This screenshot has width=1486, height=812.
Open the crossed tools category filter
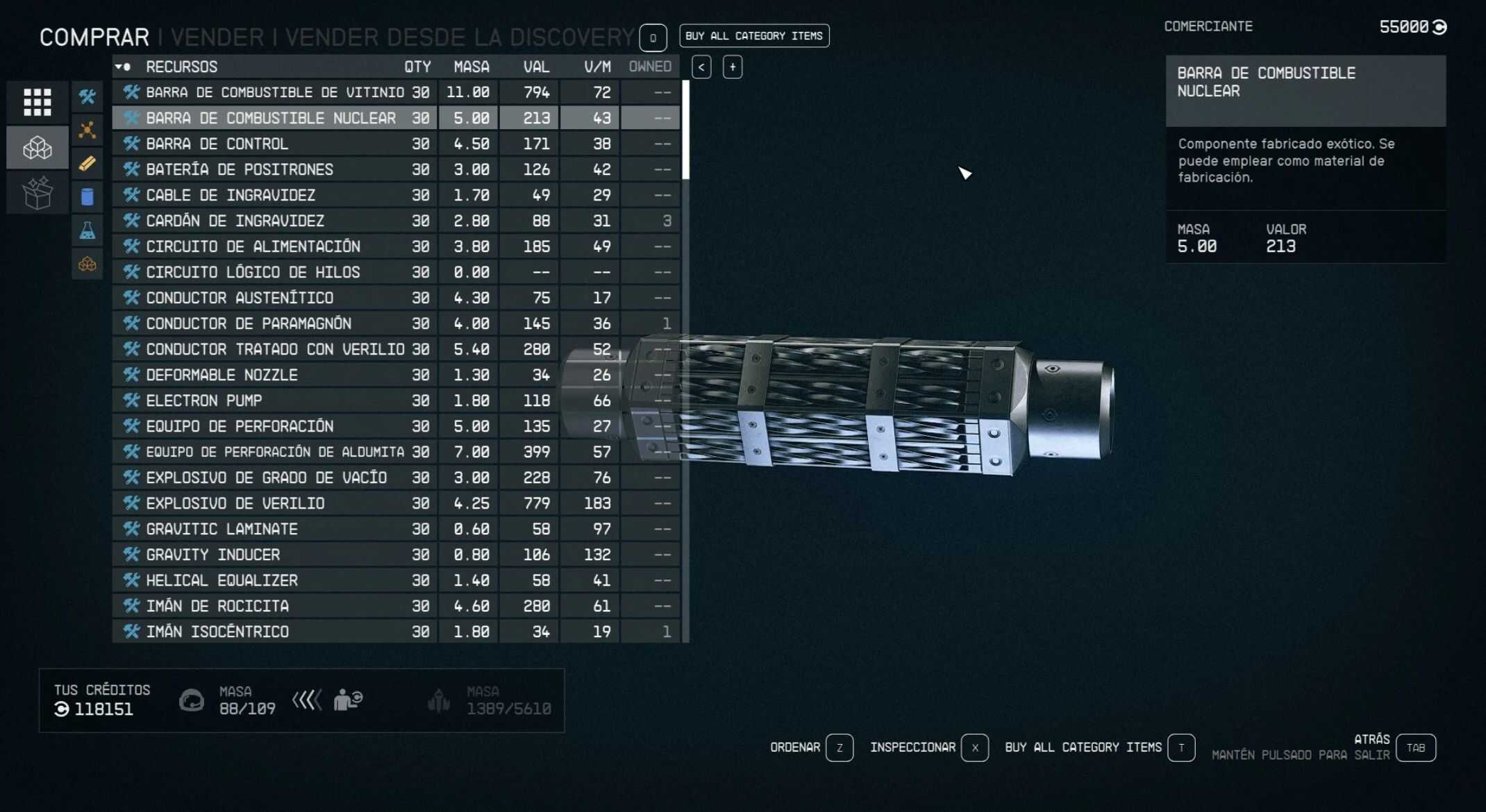[x=87, y=96]
